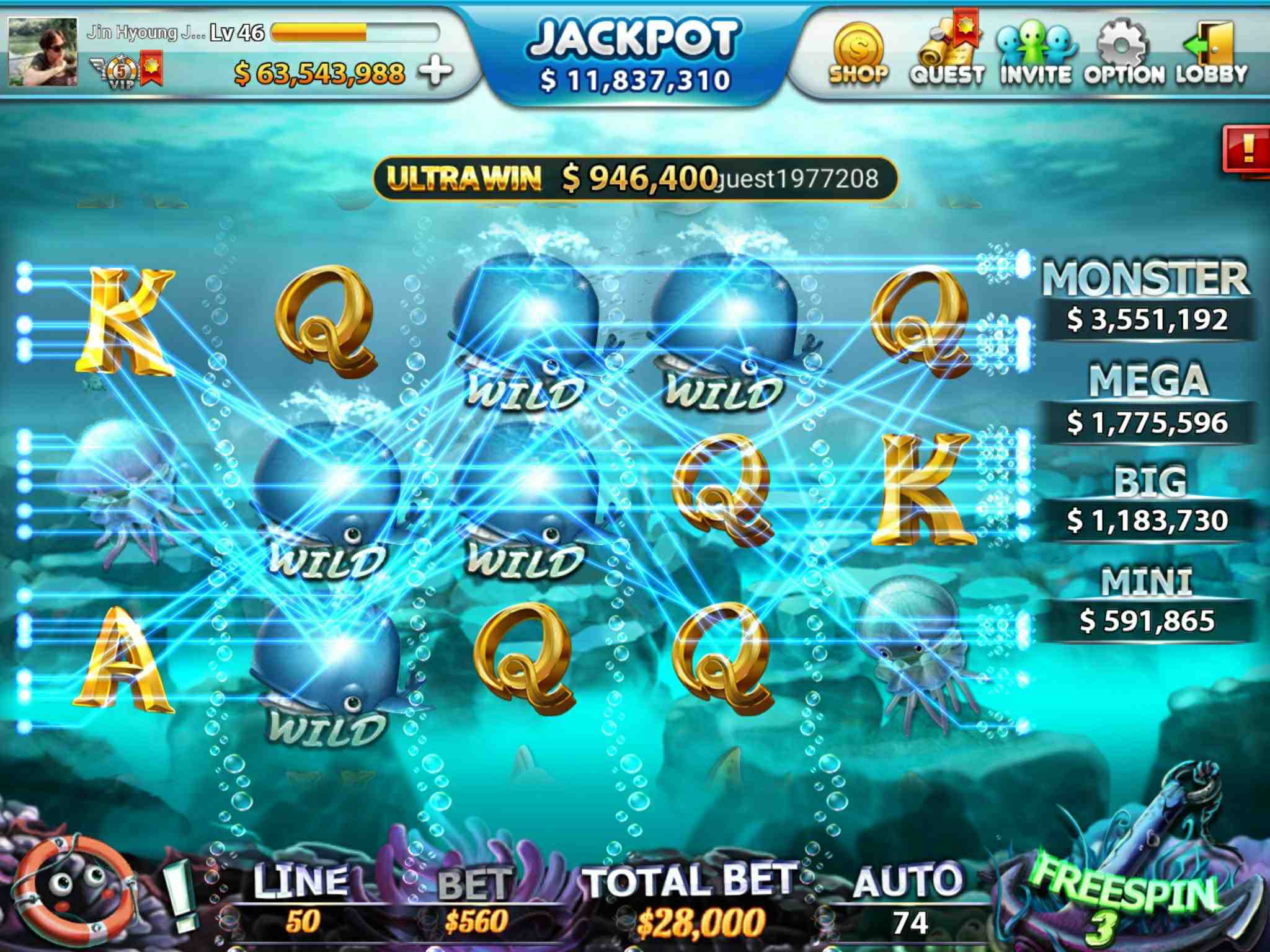Screen dimensions: 1270x952
Task: Open the life preserver help mascot
Action: [74, 888]
